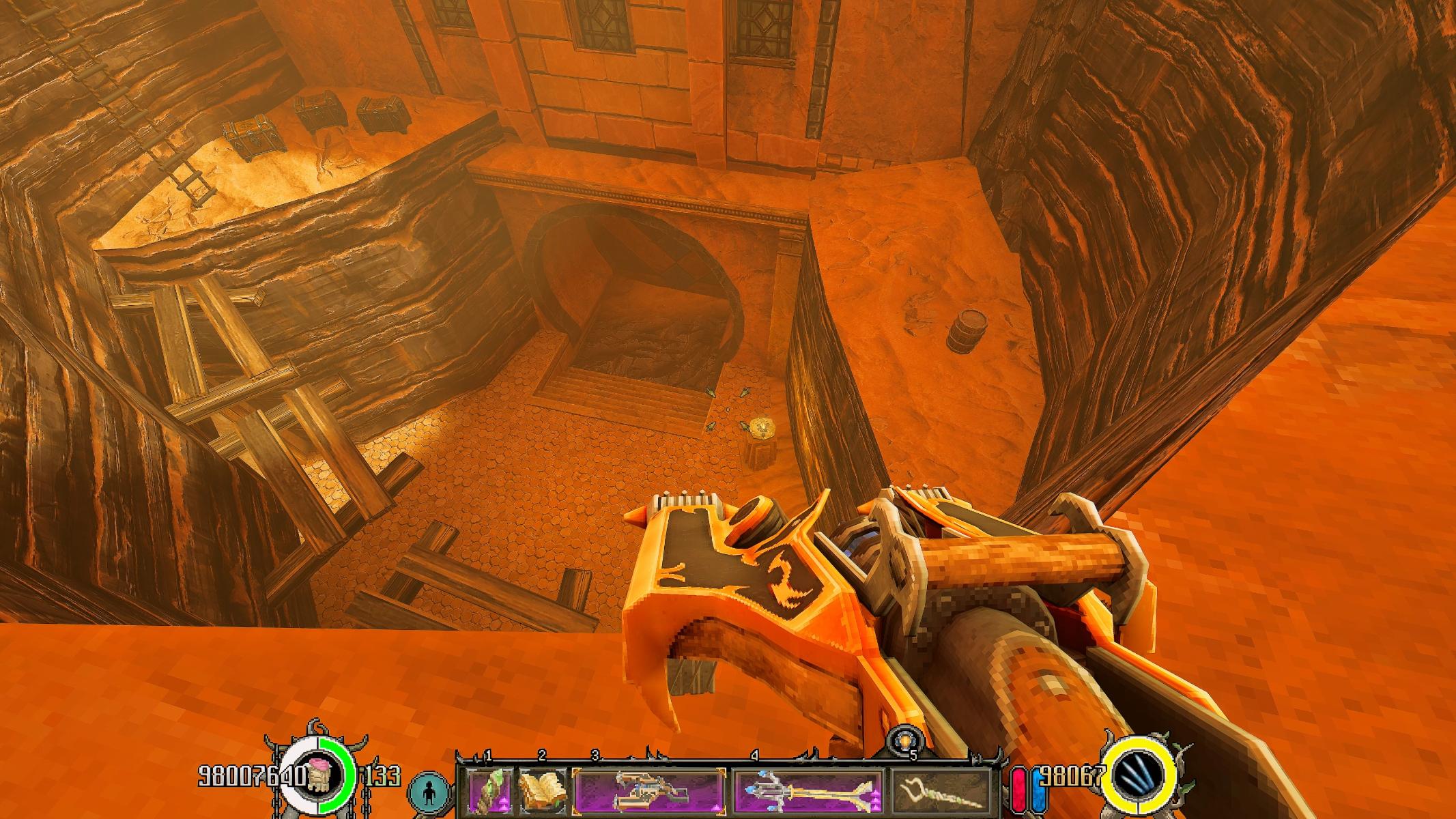Click the brain character portrait
1456x819 pixels.
tap(317, 775)
